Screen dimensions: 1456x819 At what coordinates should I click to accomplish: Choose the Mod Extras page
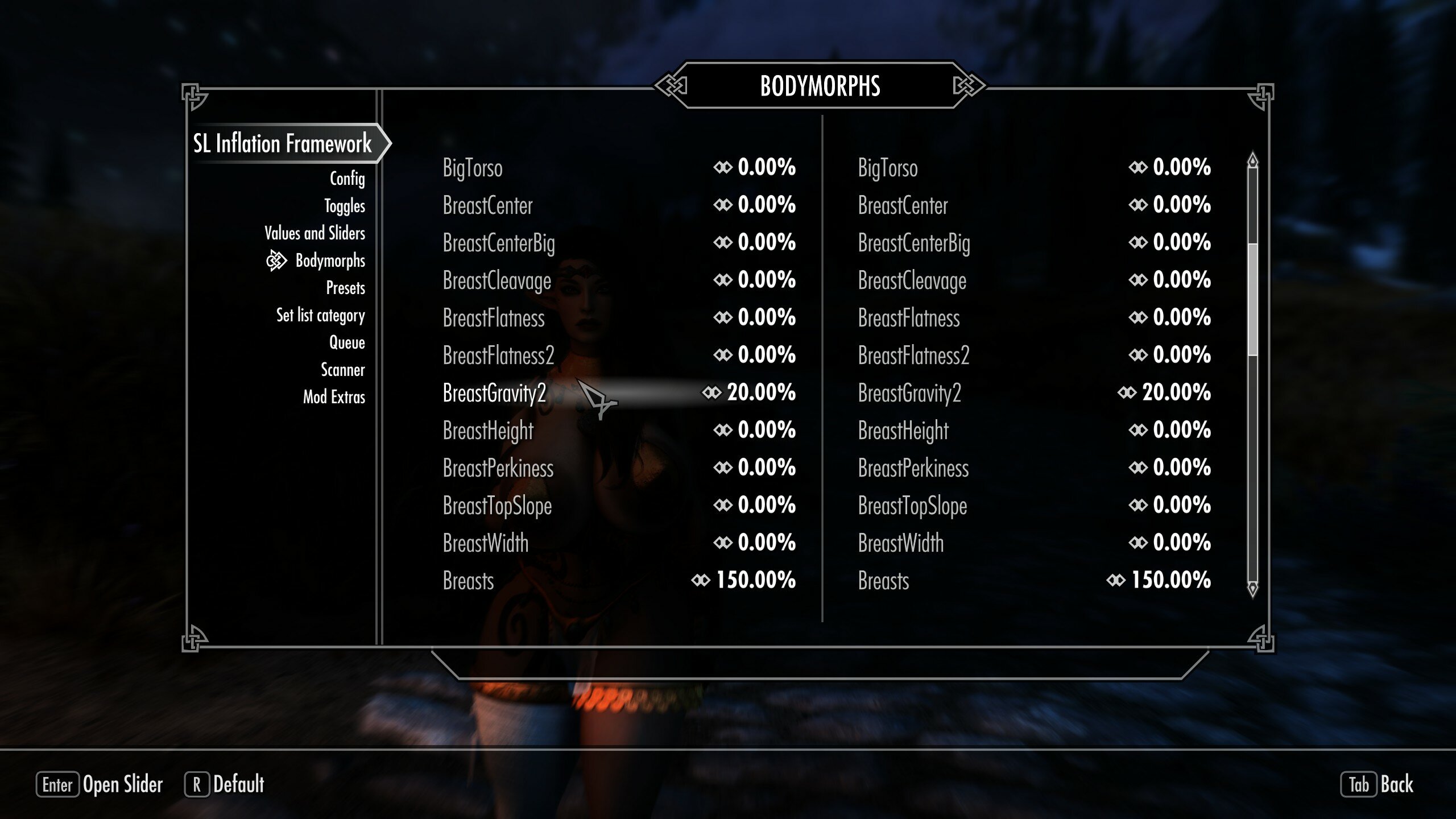334,397
